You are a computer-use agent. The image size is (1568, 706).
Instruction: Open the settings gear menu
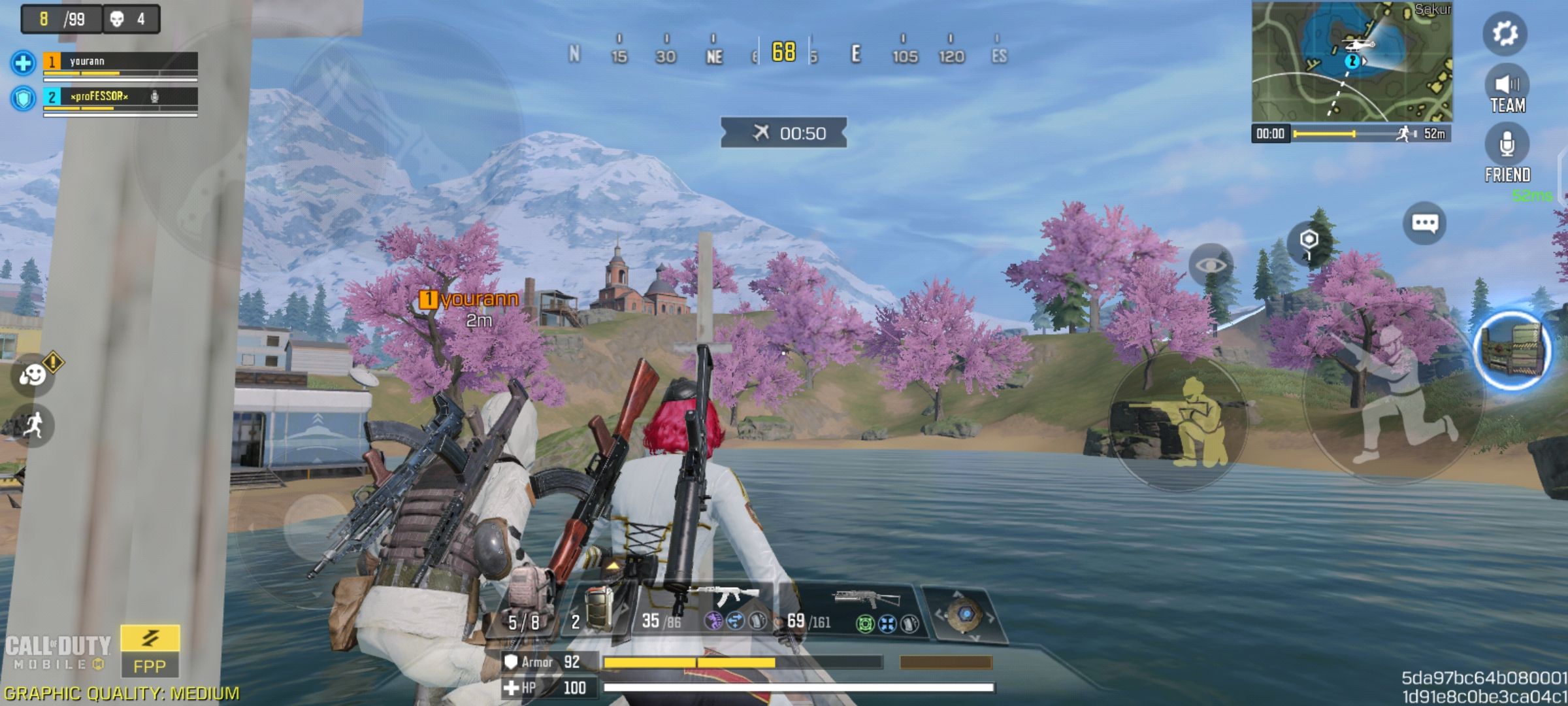pyautogui.click(x=1505, y=33)
